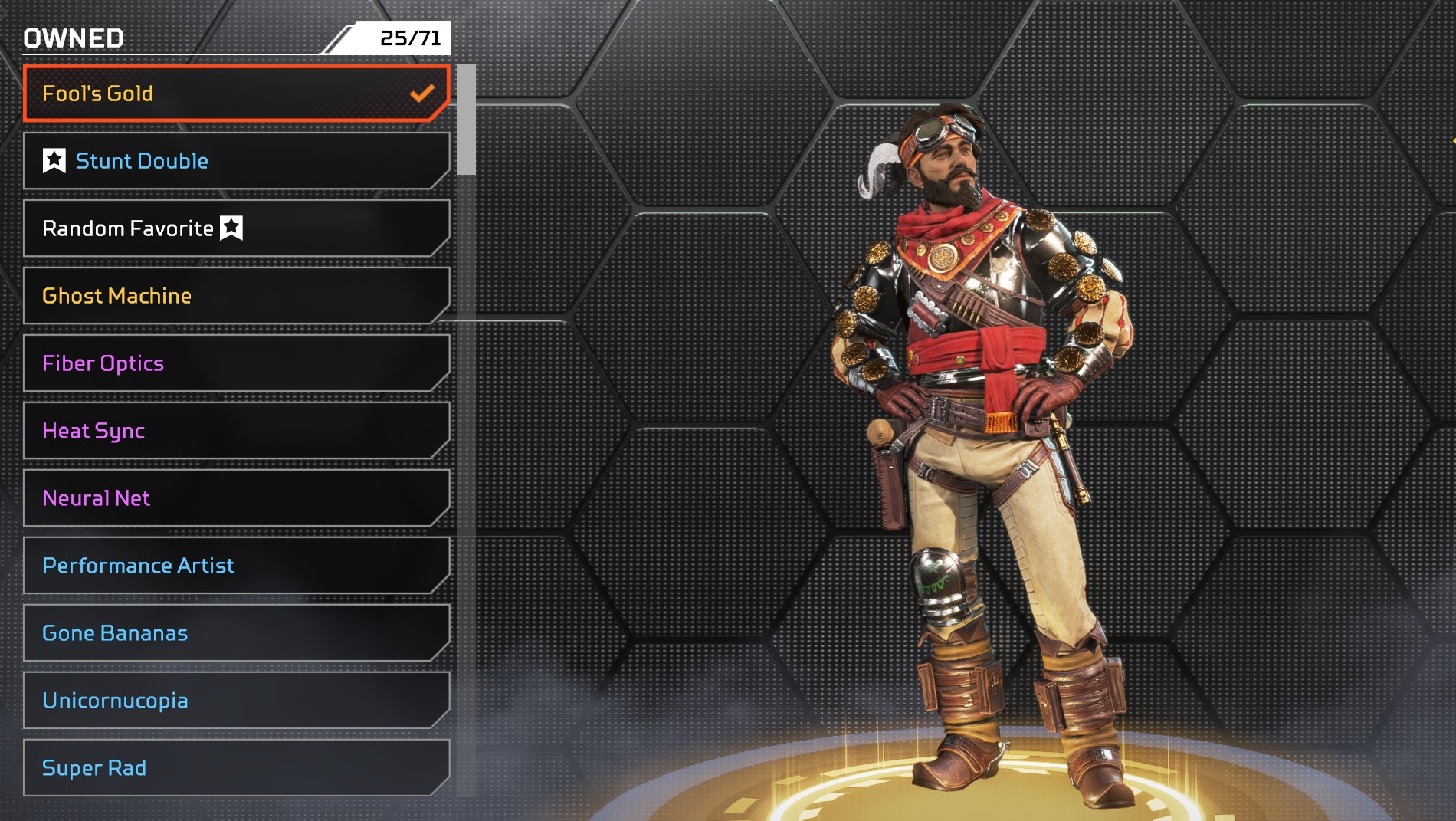
Task: Choose the Gone Bananas skin
Action: (236, 633)
